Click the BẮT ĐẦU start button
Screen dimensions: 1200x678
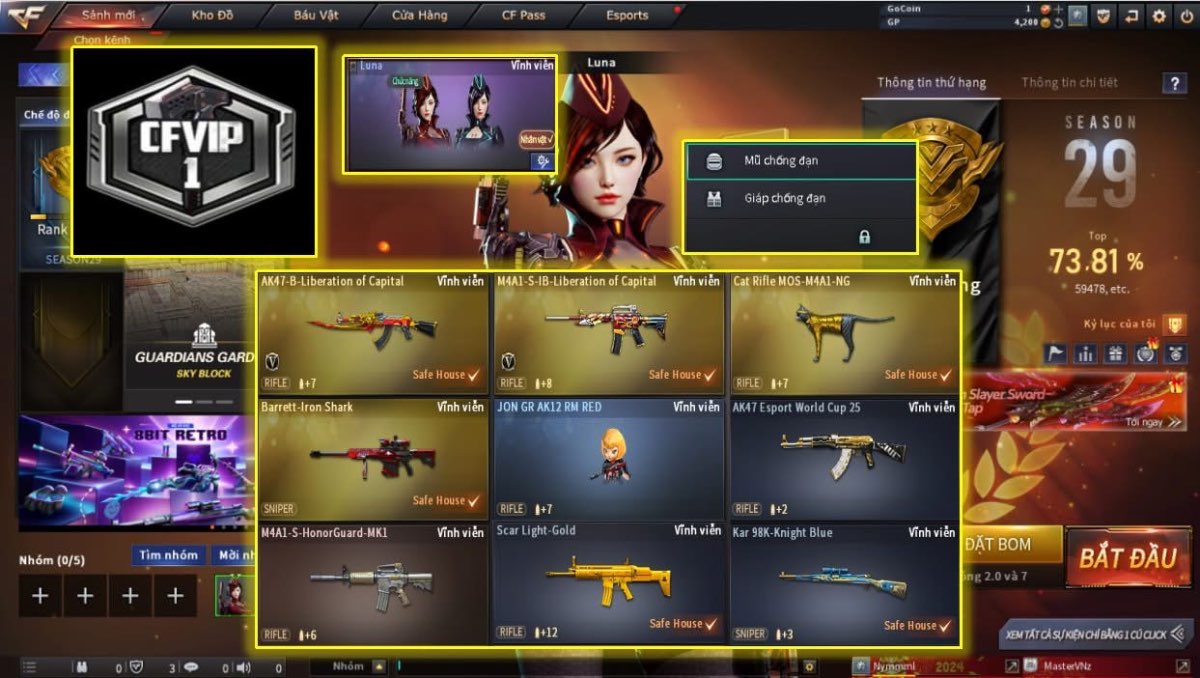tap(1126, 558)
